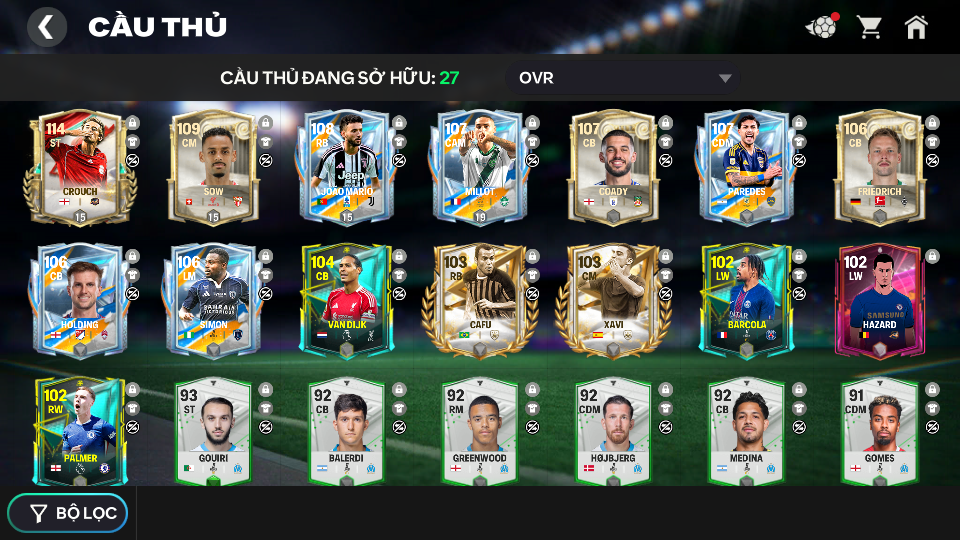This screenshot has width=960, height=540.
Task: Choose the Friedrich 106 CB card
Action: pos(879,167)
